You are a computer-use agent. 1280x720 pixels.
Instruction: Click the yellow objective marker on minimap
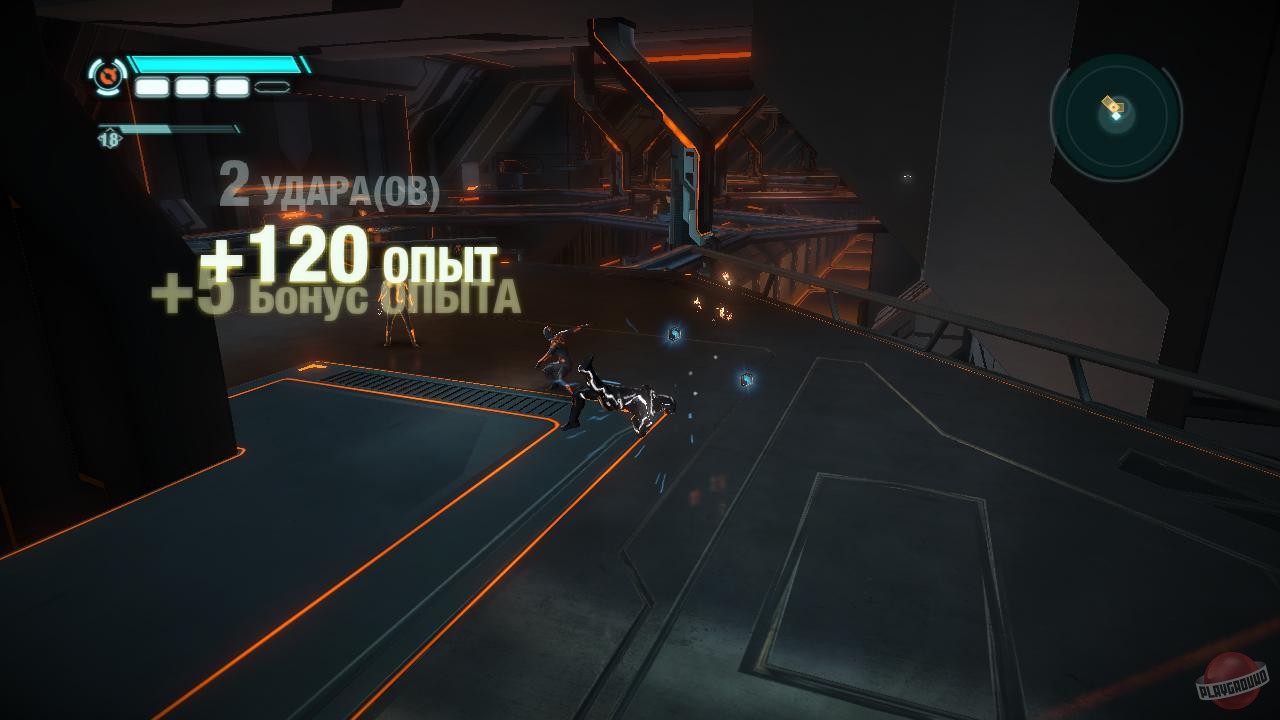(1112, 104)
